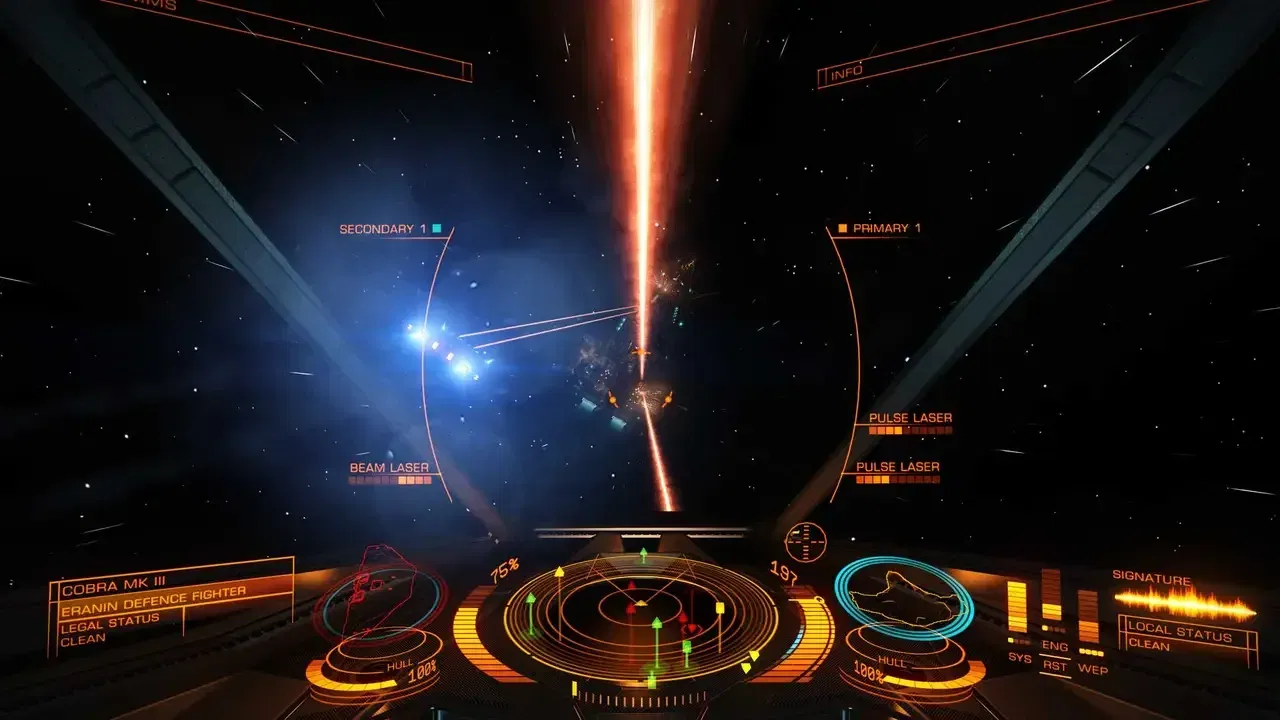Click your own ship's blue-ringed hologram
Image resolution: width=1280 pixels, height=720 pixels.
(x=904, y=598)
